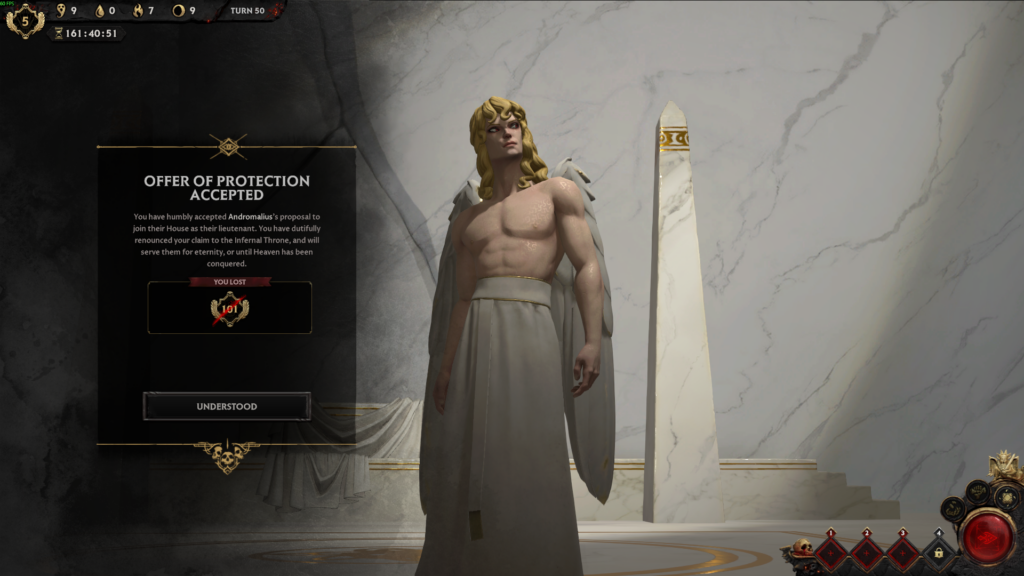The image size is (1024, 576).
Task: Open the rank 5 laurel emblem
Action: 25,20
